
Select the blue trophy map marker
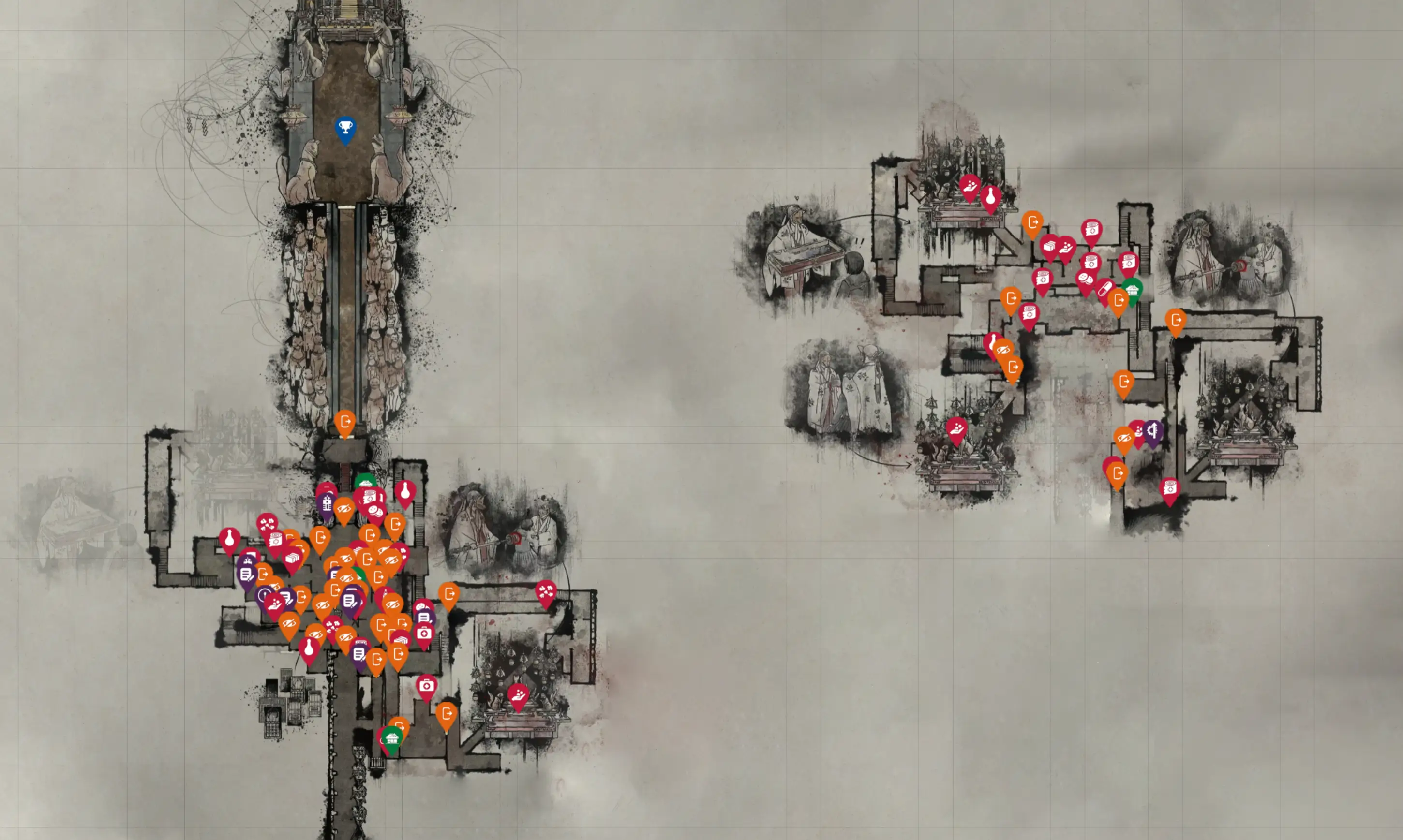coord(345,128)
